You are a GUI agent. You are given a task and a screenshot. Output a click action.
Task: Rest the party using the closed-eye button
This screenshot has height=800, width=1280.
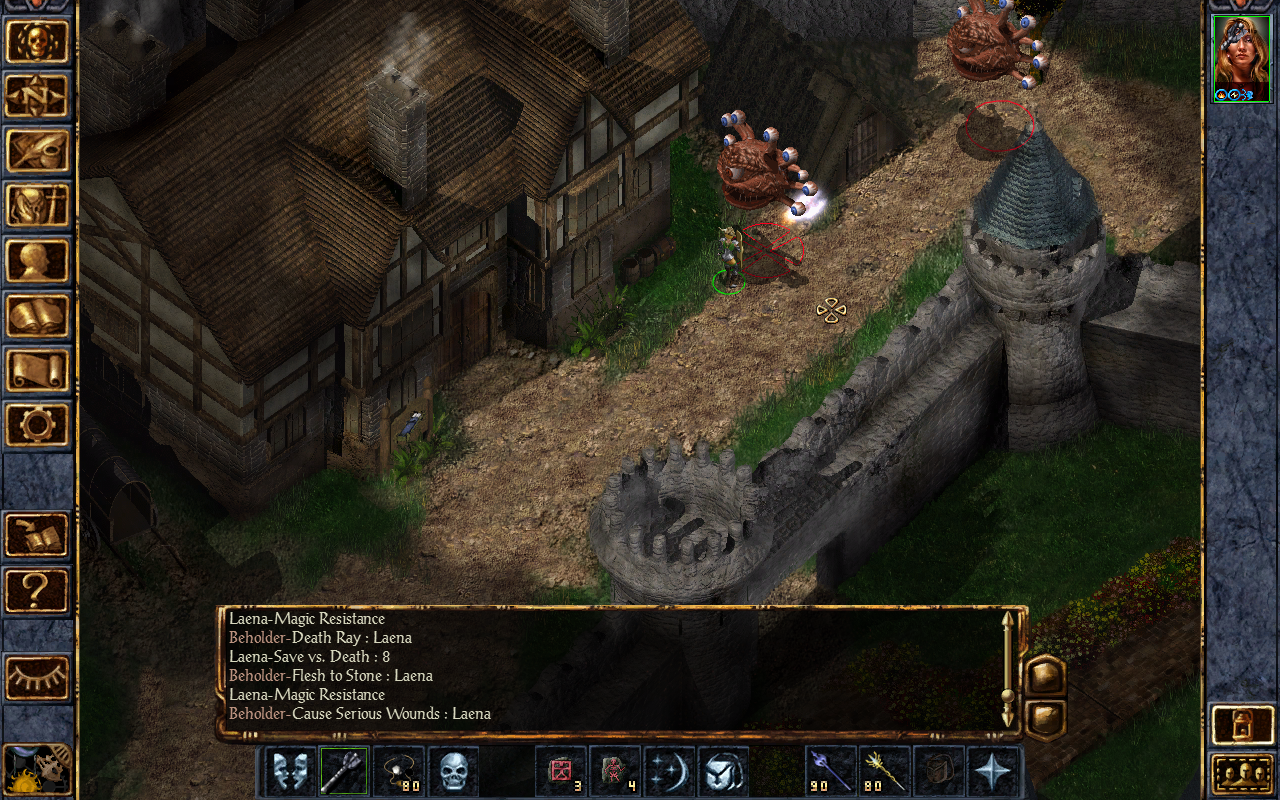pos(38,678)
